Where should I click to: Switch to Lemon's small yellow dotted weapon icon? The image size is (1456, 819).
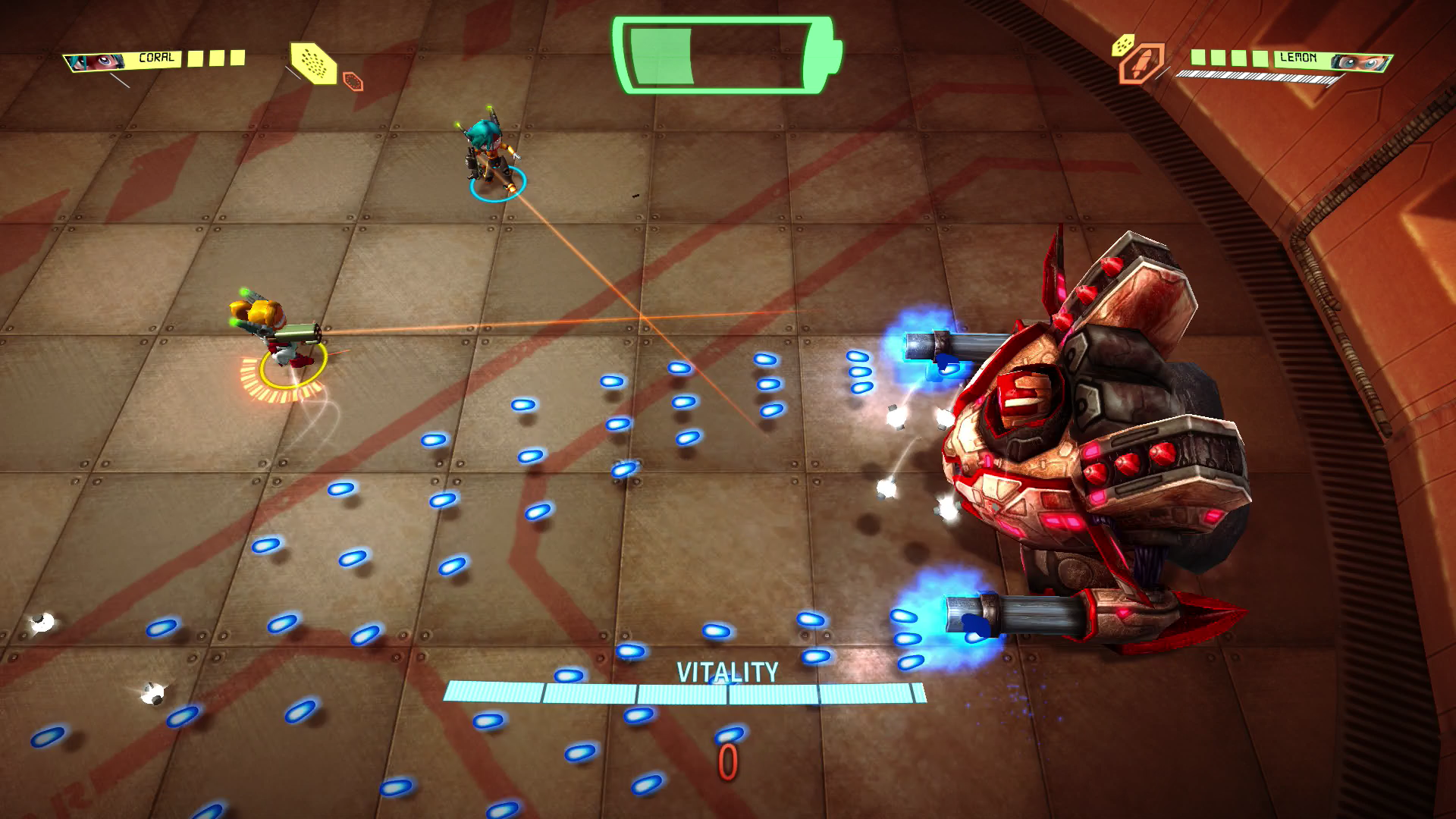coord(1122,45)
